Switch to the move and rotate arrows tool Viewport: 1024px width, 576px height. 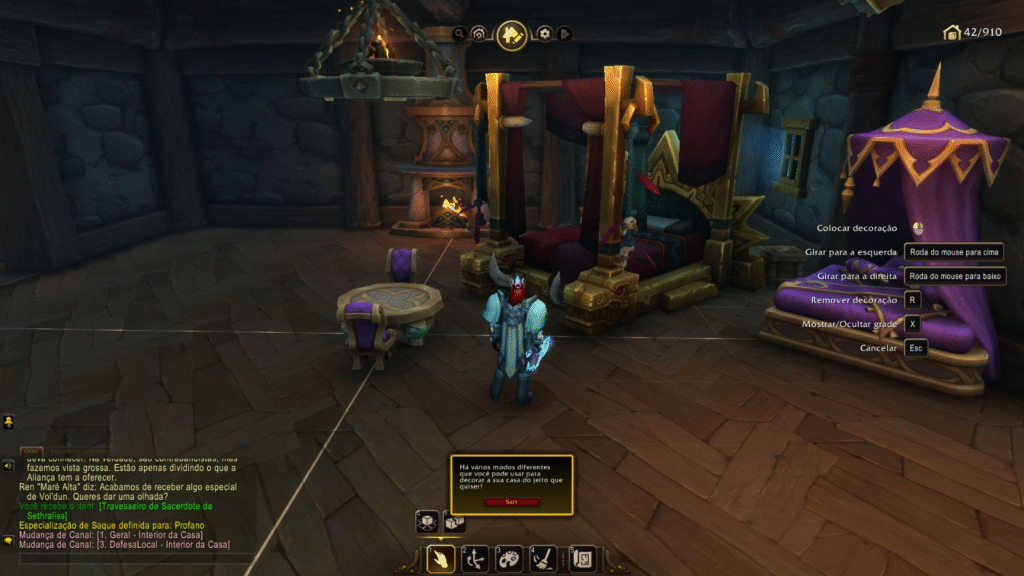[475, 558]
